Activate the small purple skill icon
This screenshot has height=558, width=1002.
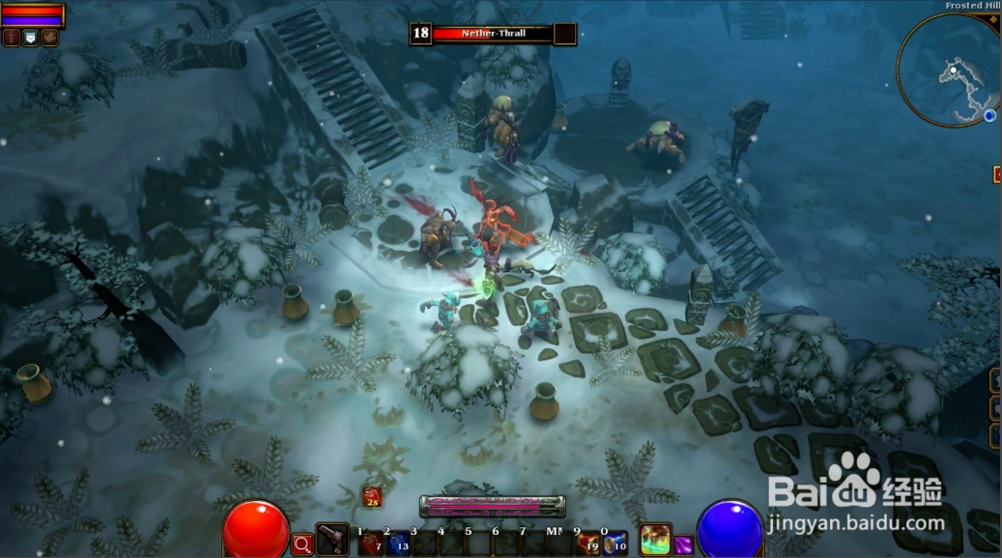pyautogui.click(x=683, y=545)
